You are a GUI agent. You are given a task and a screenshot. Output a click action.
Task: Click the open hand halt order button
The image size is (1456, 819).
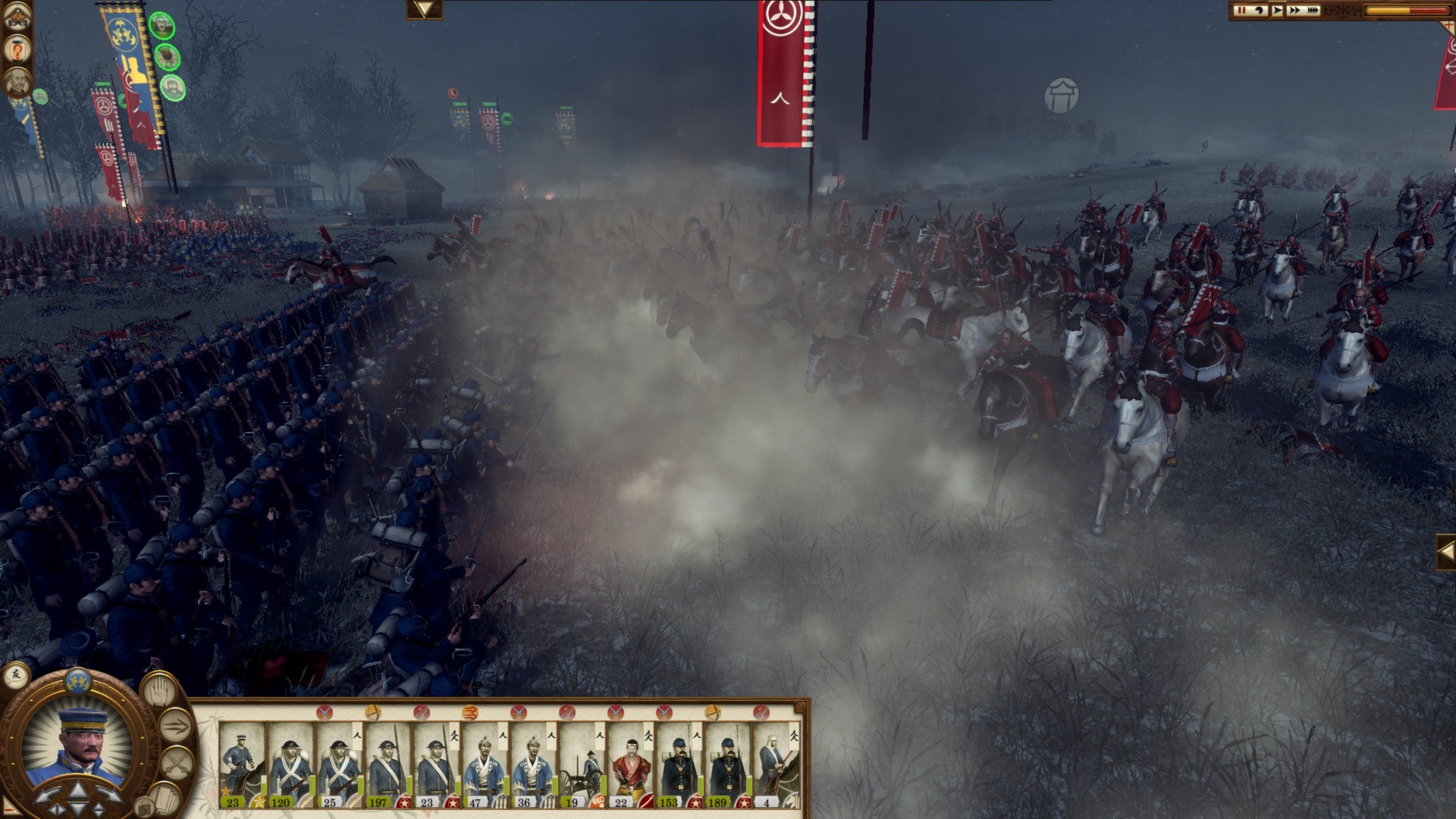(x=158, y=690)
